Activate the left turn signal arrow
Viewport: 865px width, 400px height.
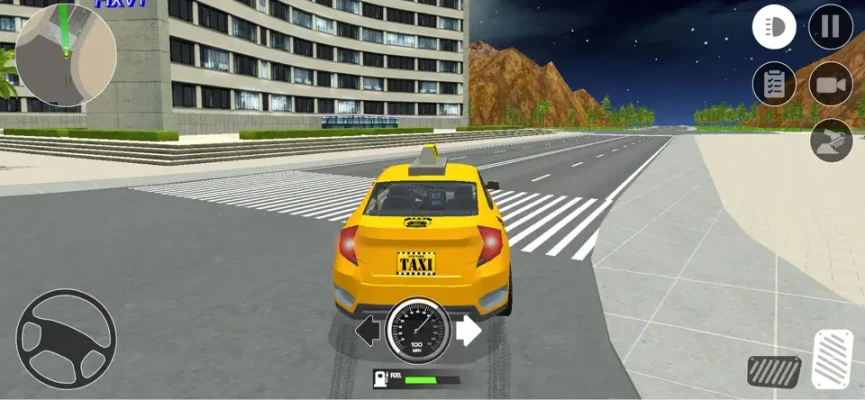click(369, 330)
